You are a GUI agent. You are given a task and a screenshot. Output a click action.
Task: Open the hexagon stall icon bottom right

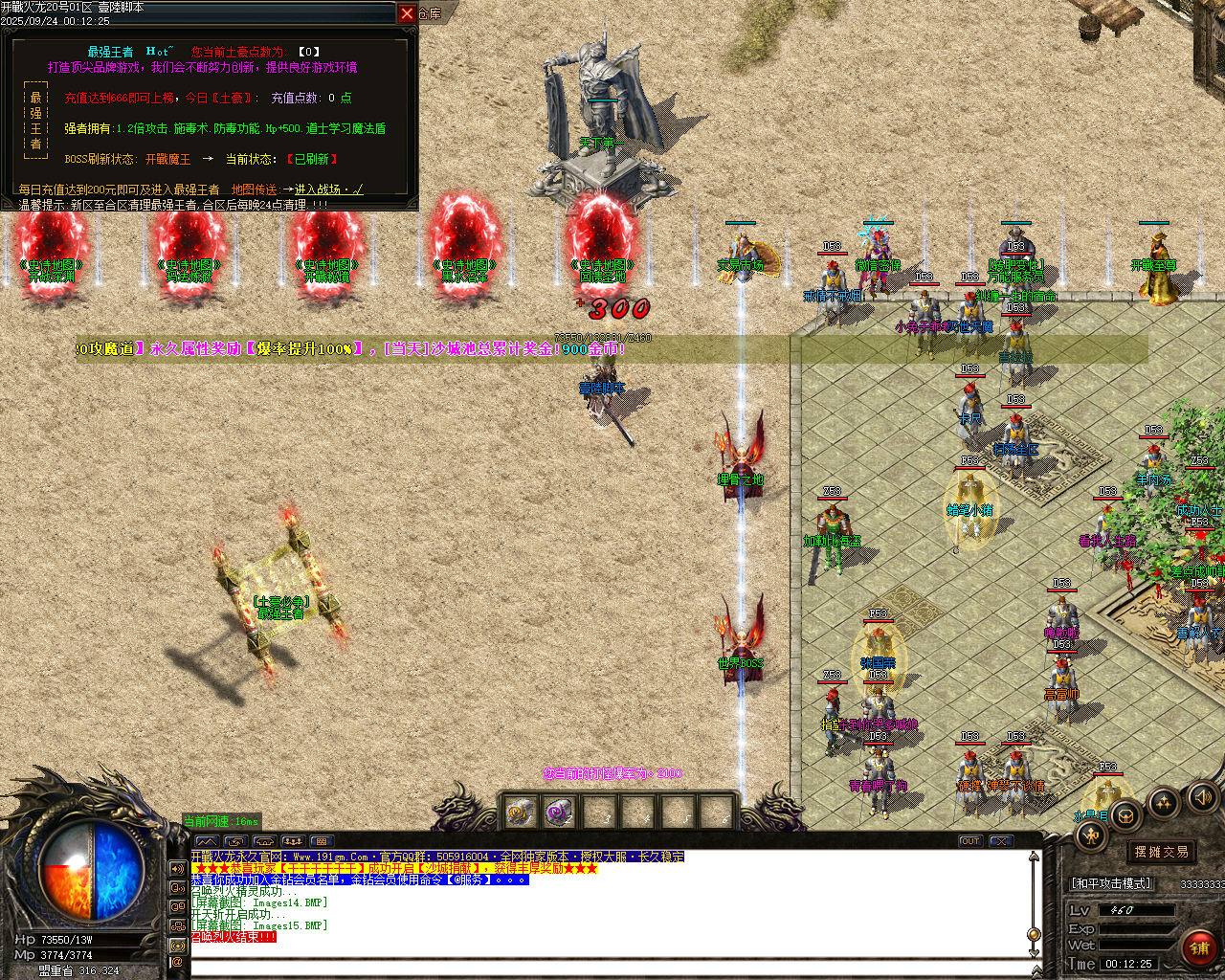pyautogui.click(x=1125, y=815)
